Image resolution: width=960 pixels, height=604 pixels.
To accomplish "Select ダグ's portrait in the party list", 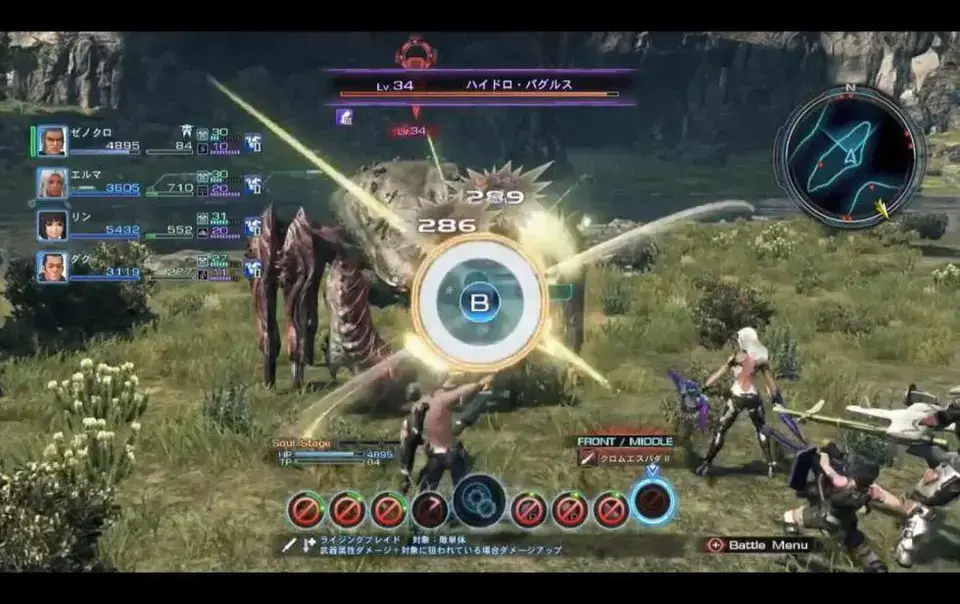I will click(x=53, y=267).
